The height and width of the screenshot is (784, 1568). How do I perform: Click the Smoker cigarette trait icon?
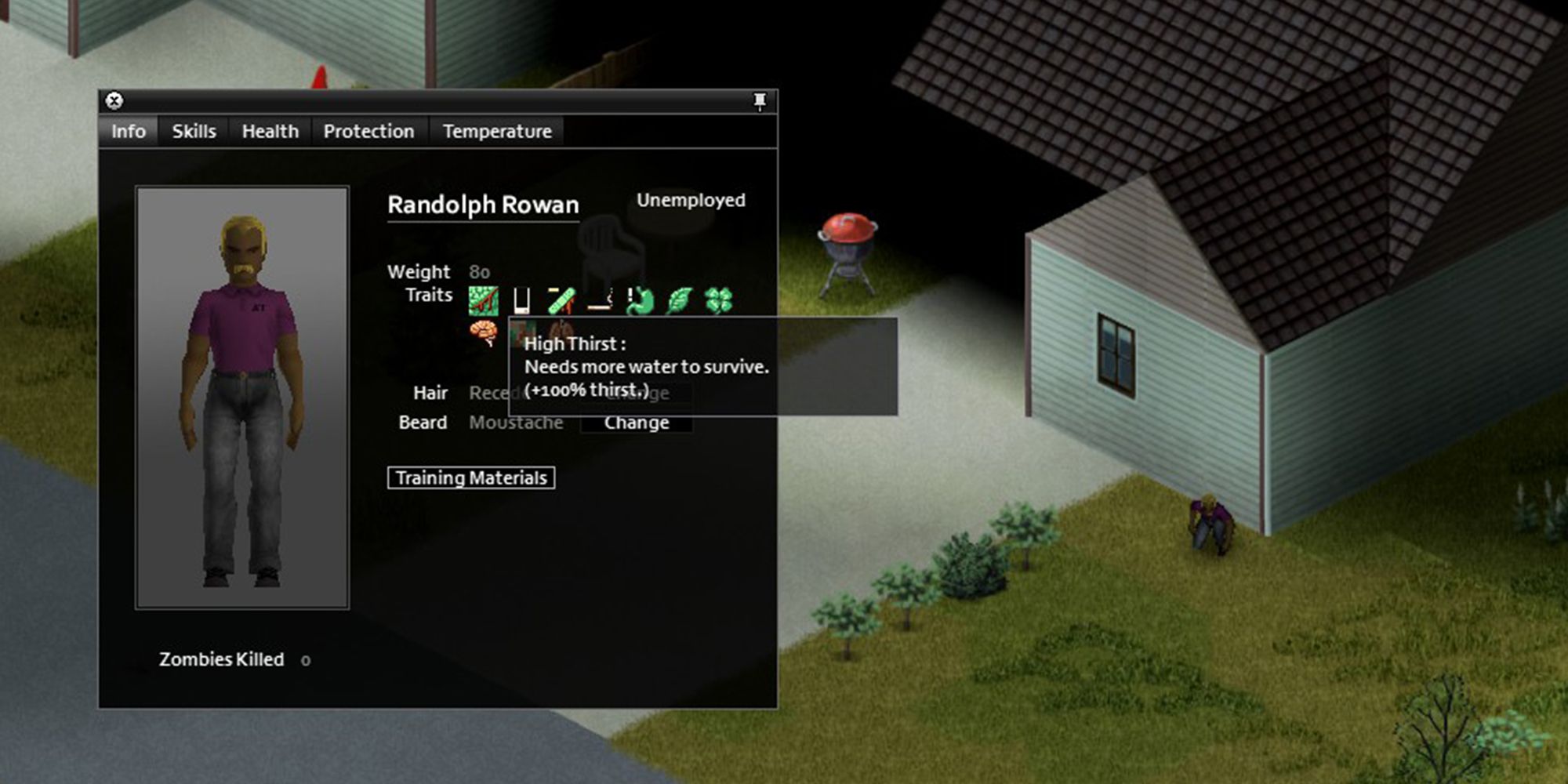598,300
